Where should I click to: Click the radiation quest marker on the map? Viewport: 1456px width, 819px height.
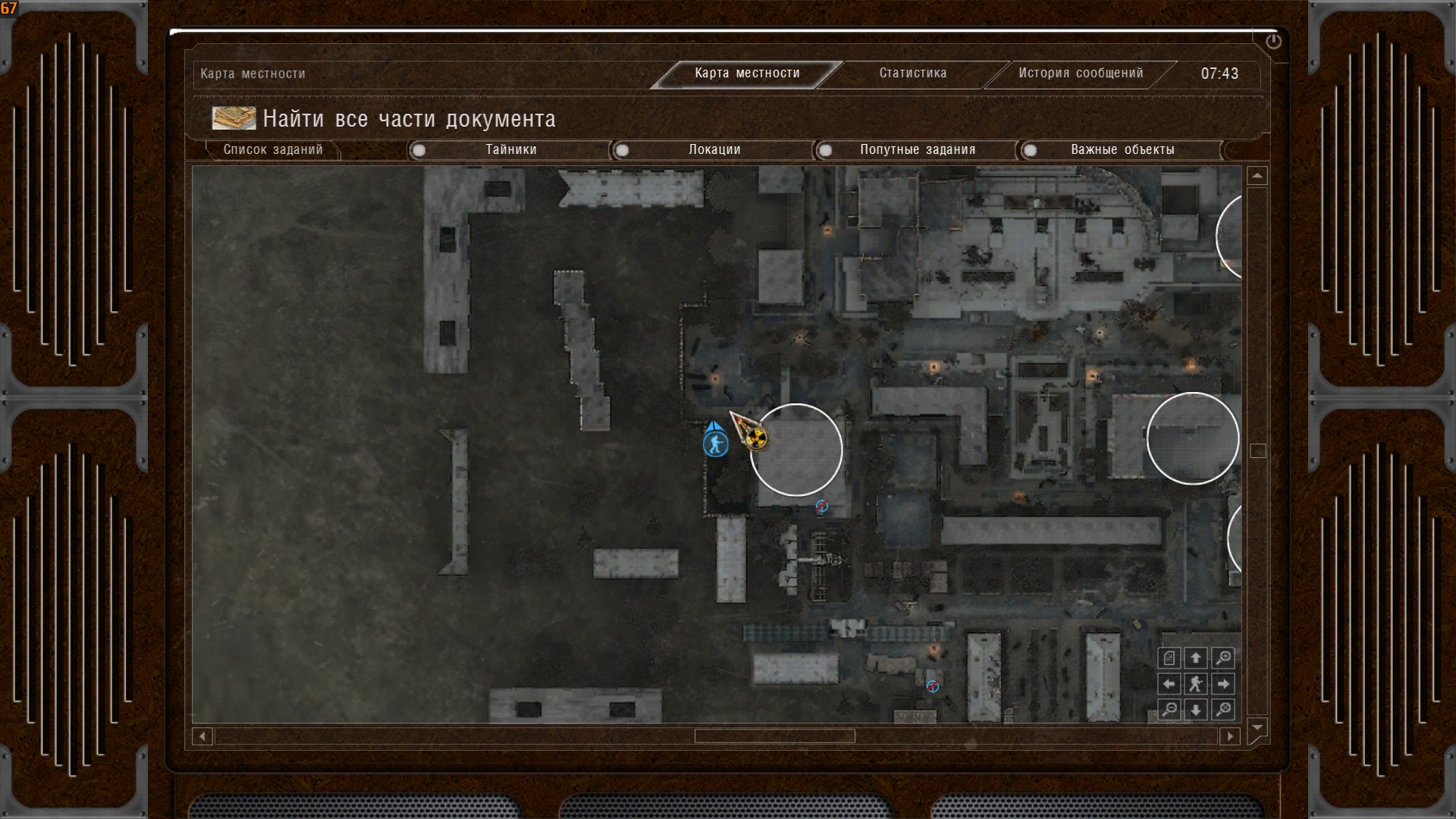point(755,437)
